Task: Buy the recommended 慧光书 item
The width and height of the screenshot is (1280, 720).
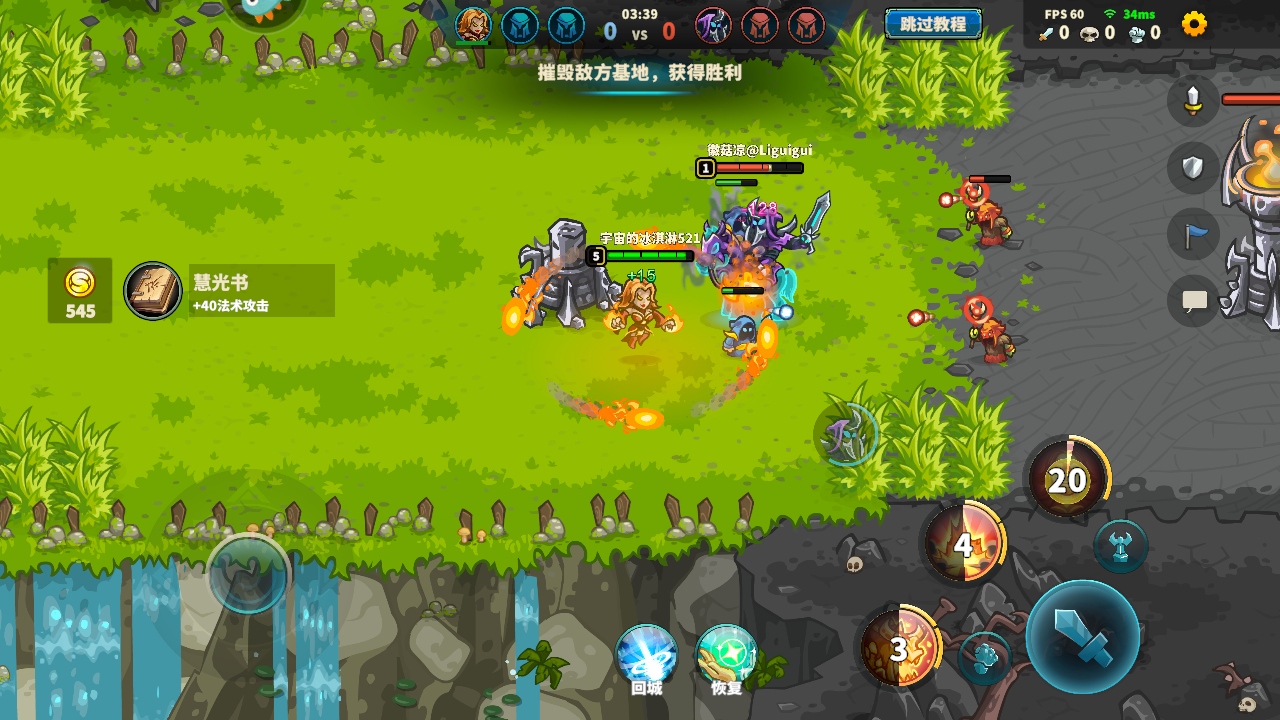Action: click(229, 291)
